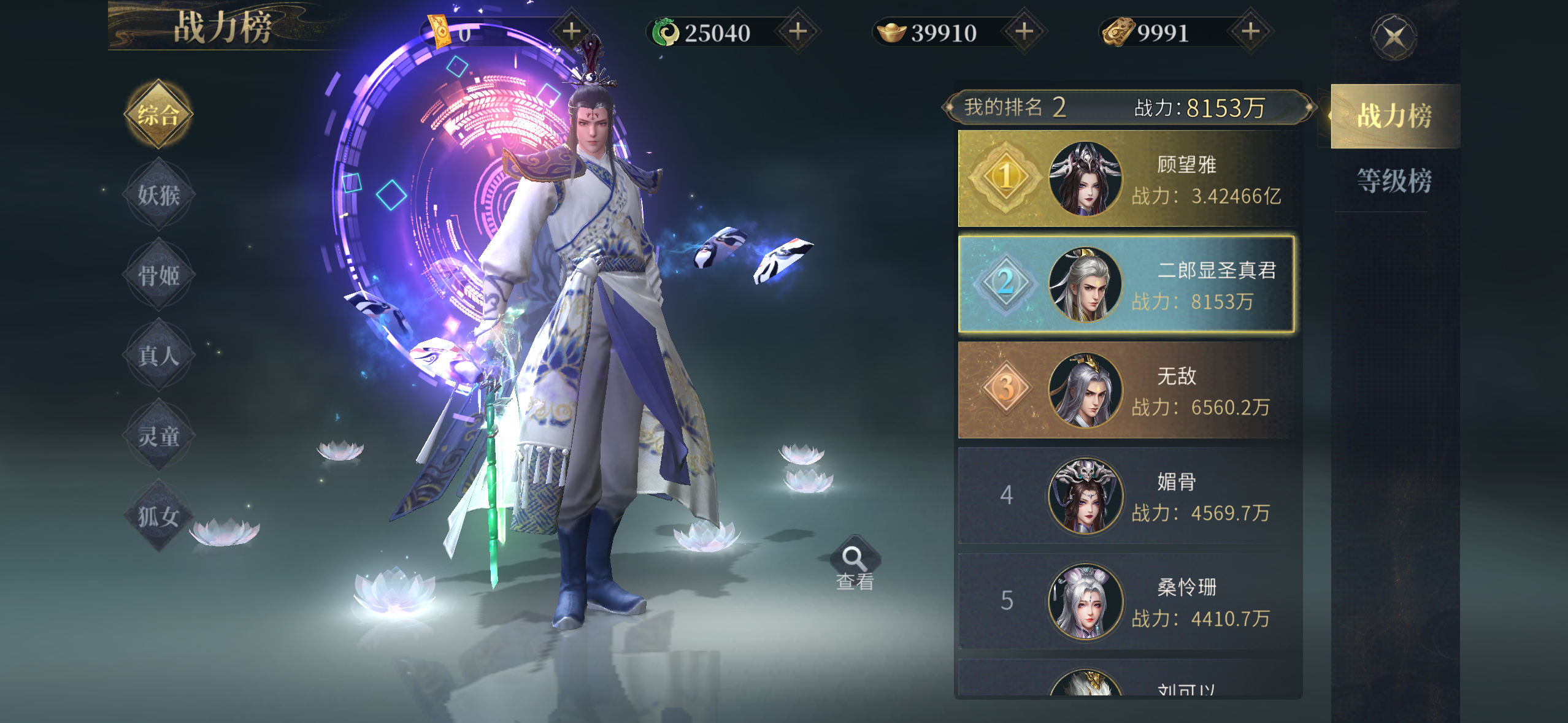Add yellow tickets with the plus button

[571, 31]
